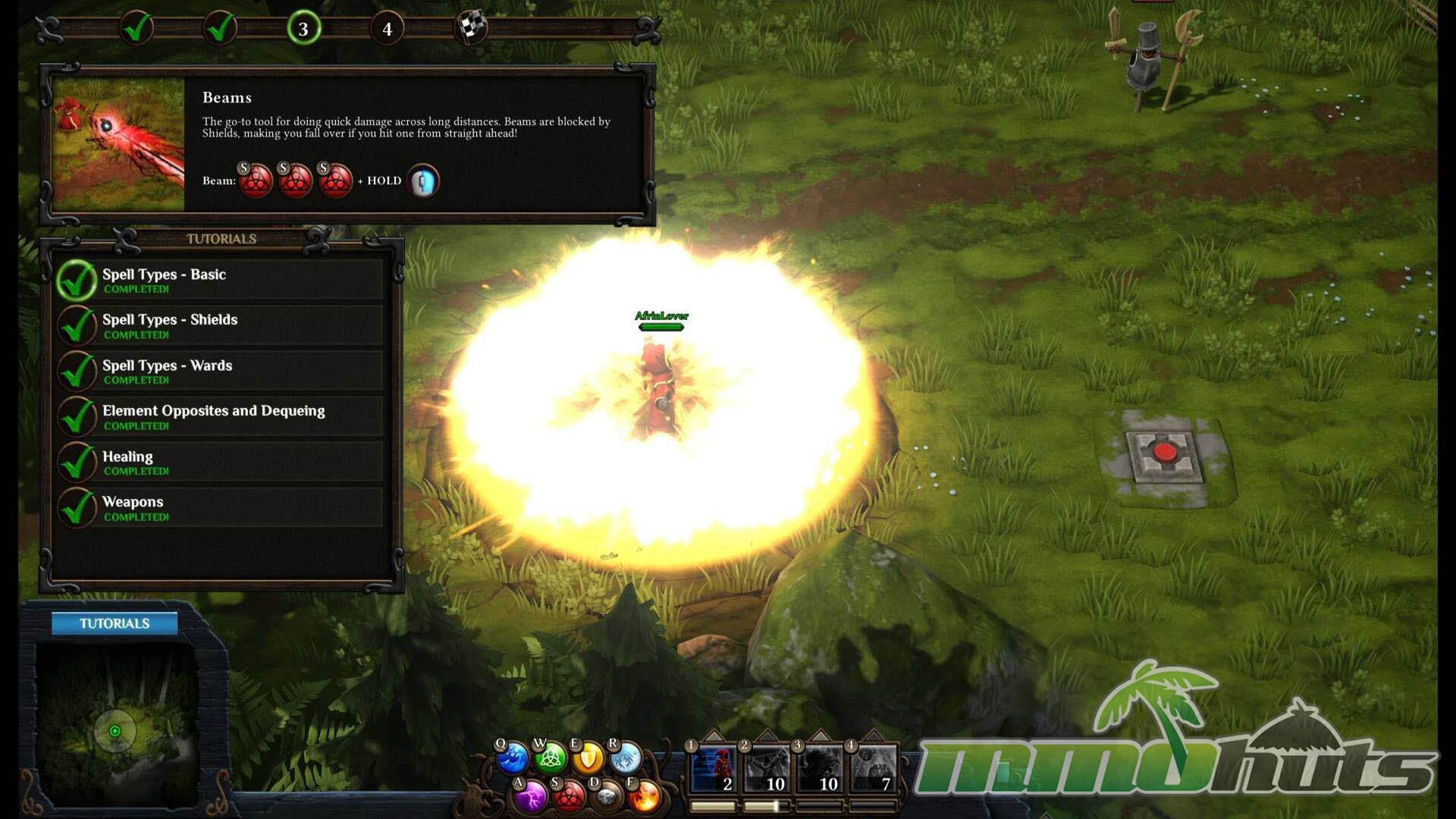Viewport: 1456px width, 819px height.
Task: Select the blue water element orb
Action: [513, 758]
